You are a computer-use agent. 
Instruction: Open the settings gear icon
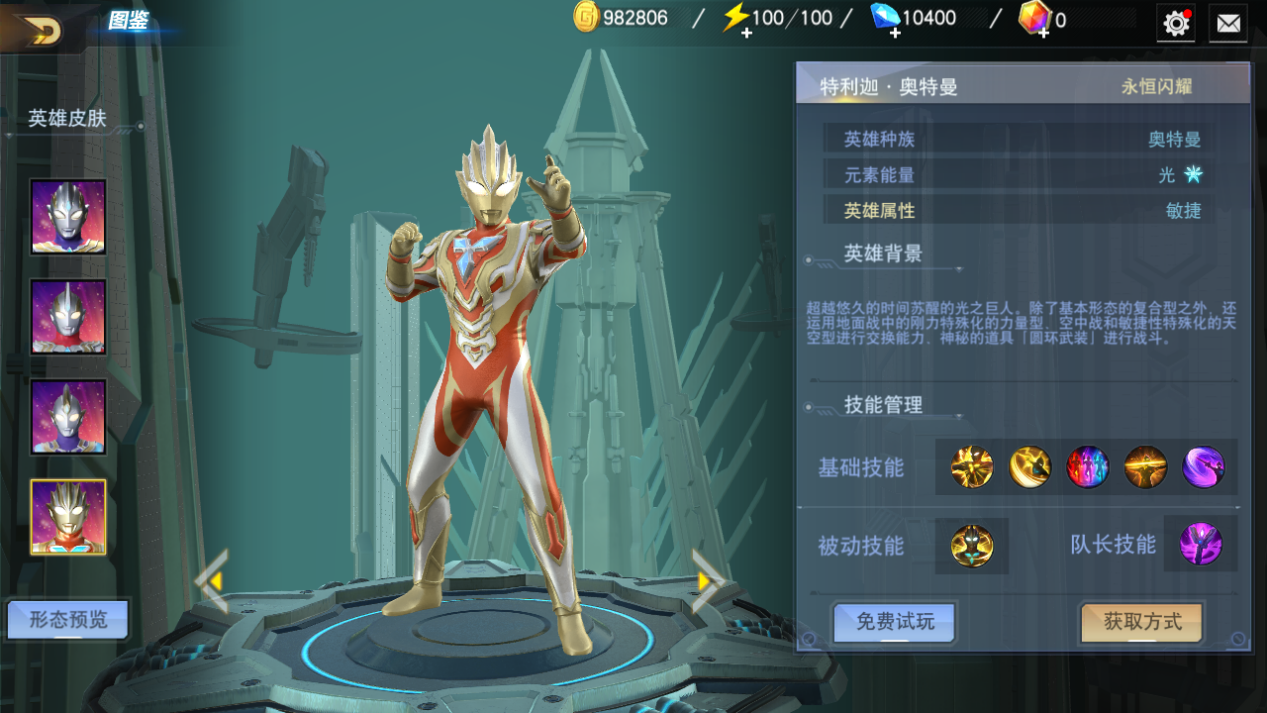click(x=1176, y=23)
